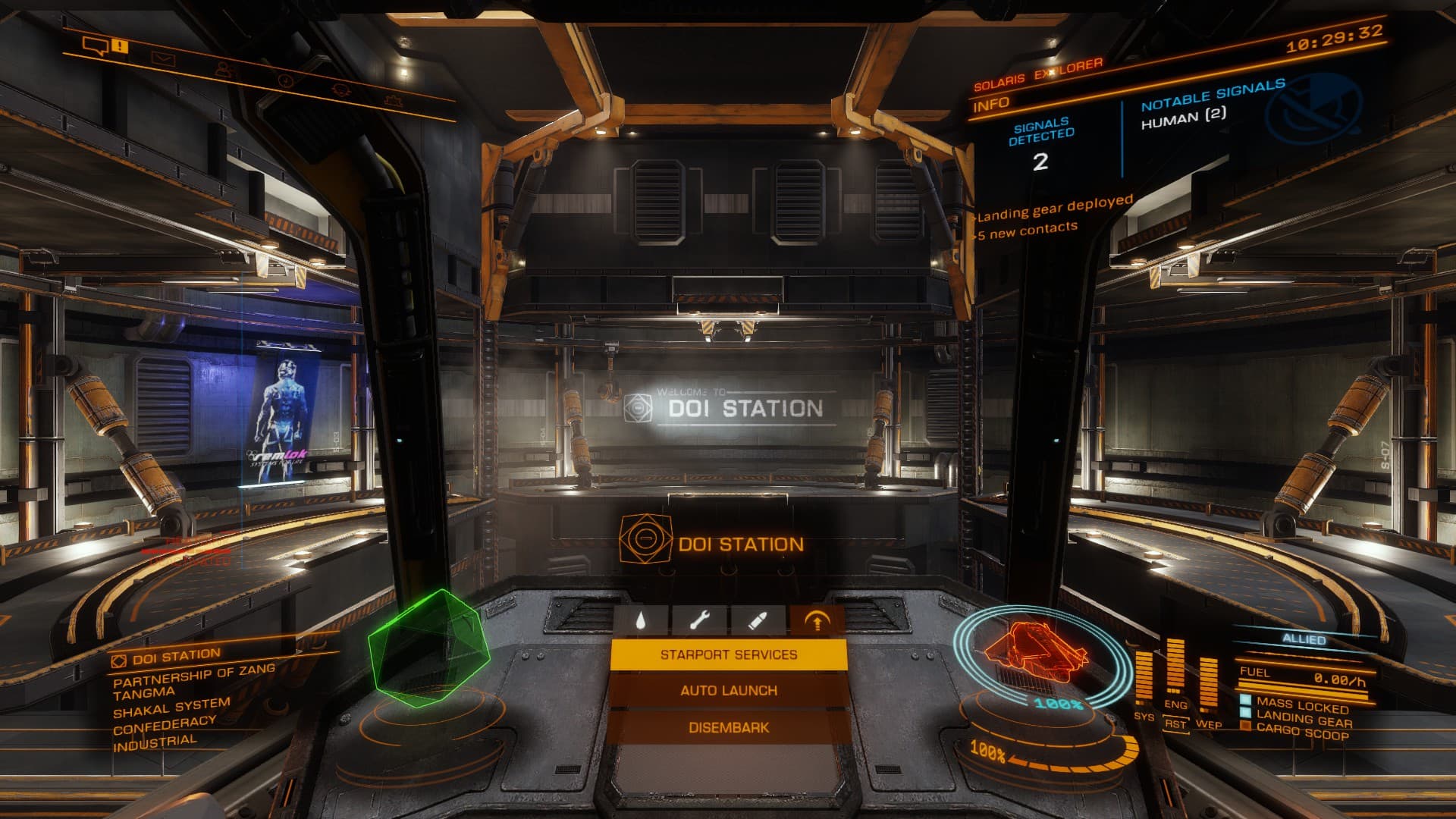Click the droplet refuel icon

(641, 622)
